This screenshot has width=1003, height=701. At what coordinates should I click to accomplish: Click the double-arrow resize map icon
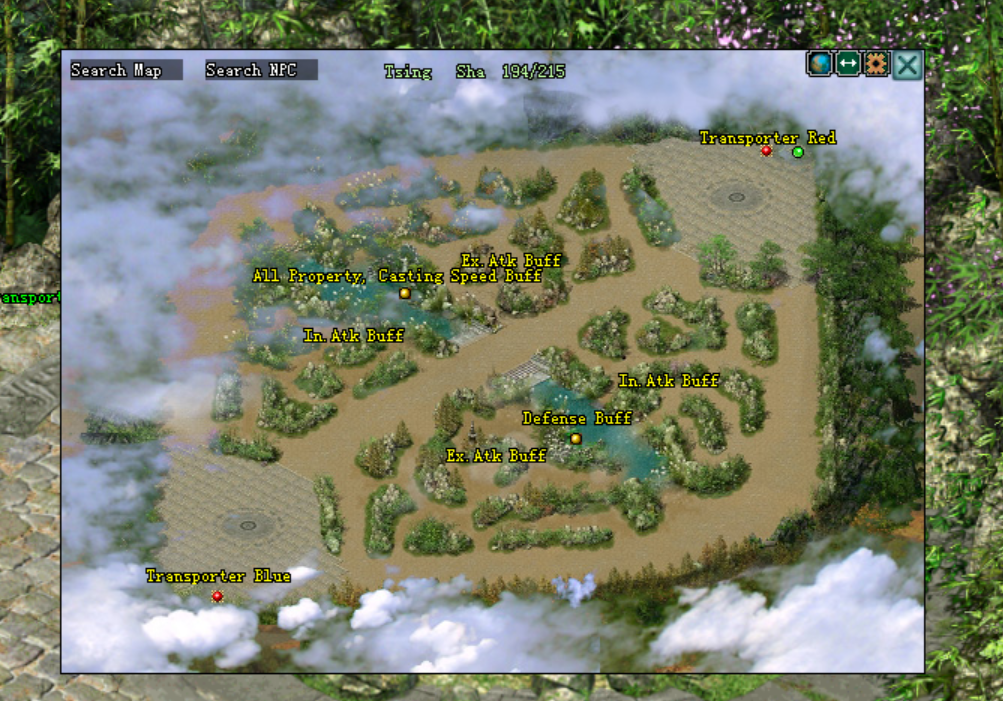tap(848, 64)
